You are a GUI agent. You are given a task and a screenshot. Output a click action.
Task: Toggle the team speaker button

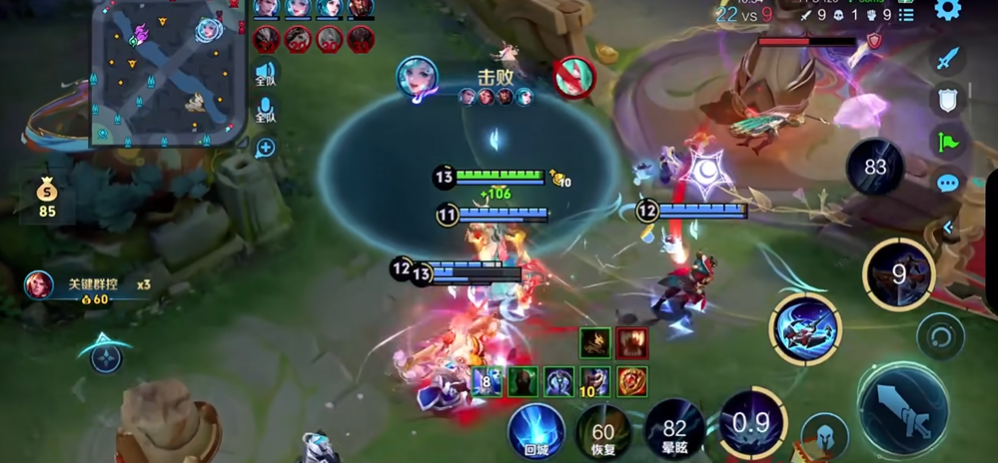(x=265, y=73)
